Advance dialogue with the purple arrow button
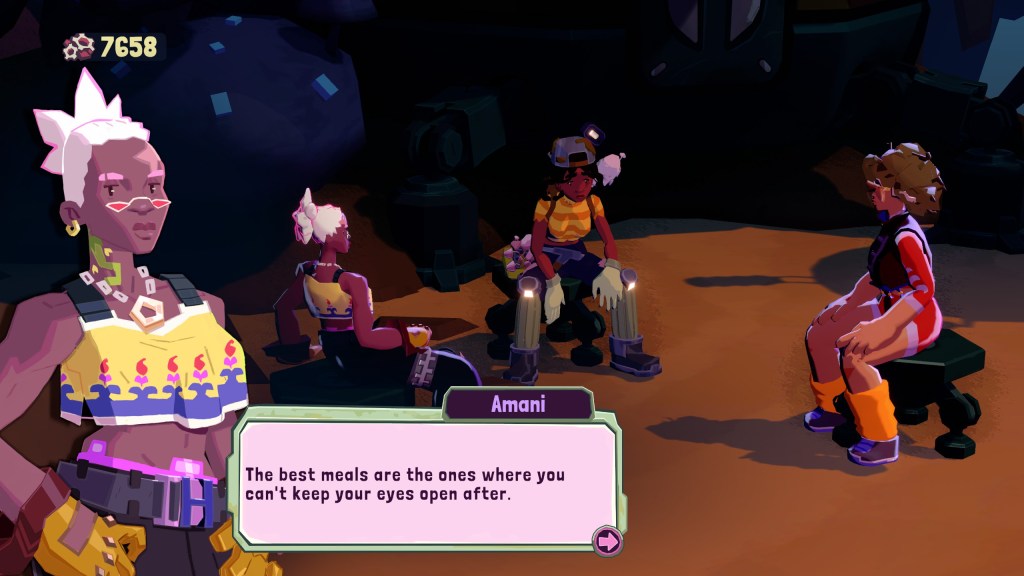 607,541
